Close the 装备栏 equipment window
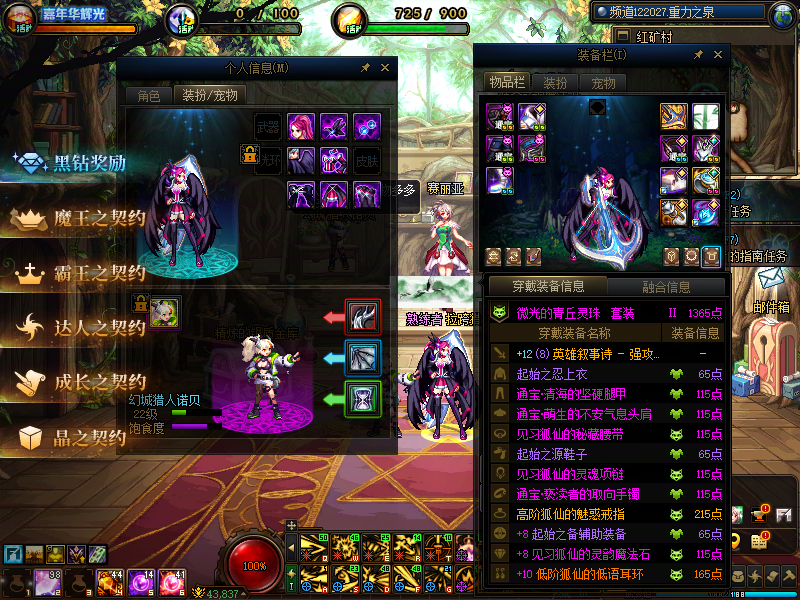 tap(717, 55)
